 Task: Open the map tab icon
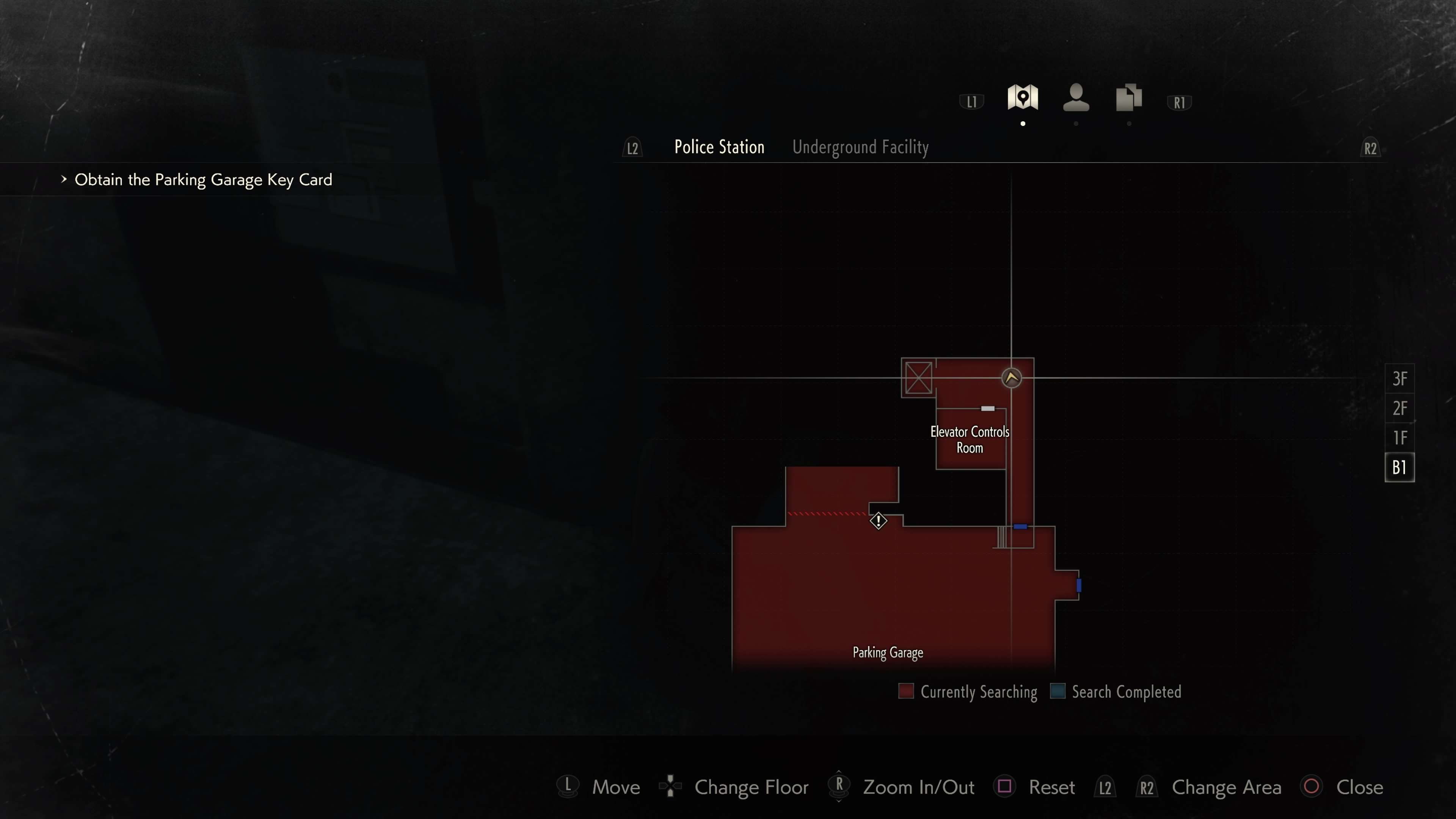click(1023, 97)
